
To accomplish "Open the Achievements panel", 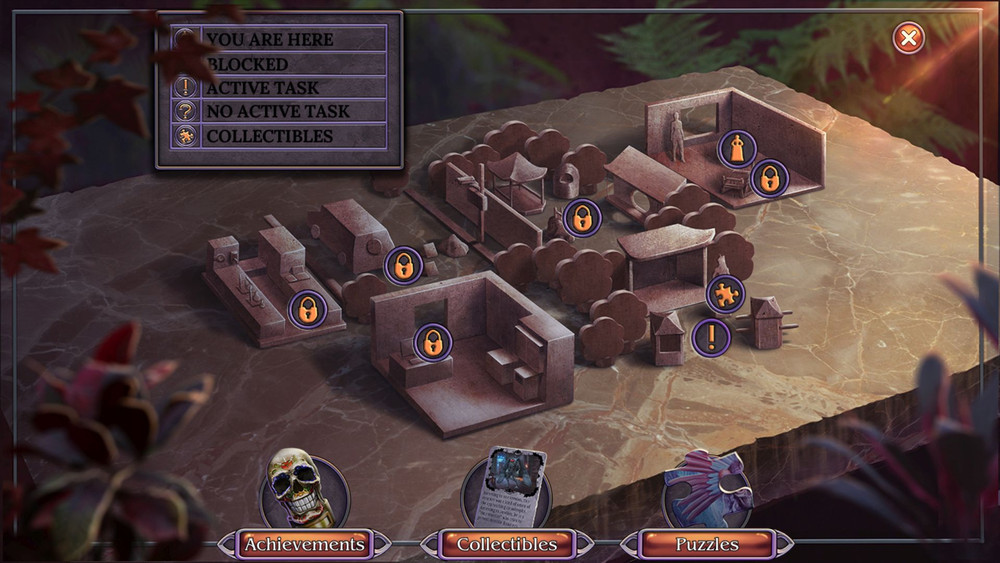I will [x=305, y=544].
